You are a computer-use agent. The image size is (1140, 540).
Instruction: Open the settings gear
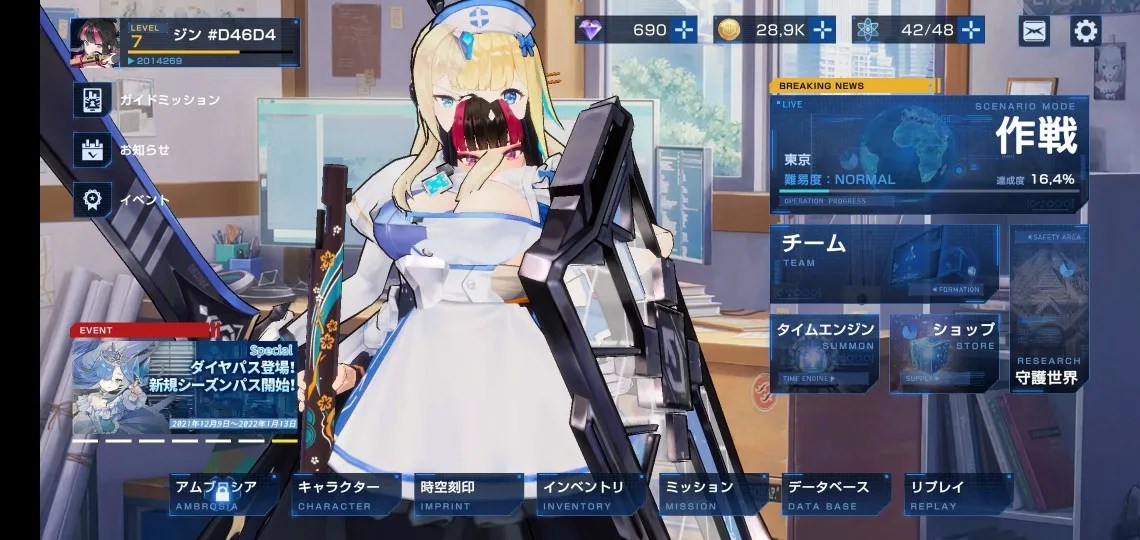coord(1085,31)
